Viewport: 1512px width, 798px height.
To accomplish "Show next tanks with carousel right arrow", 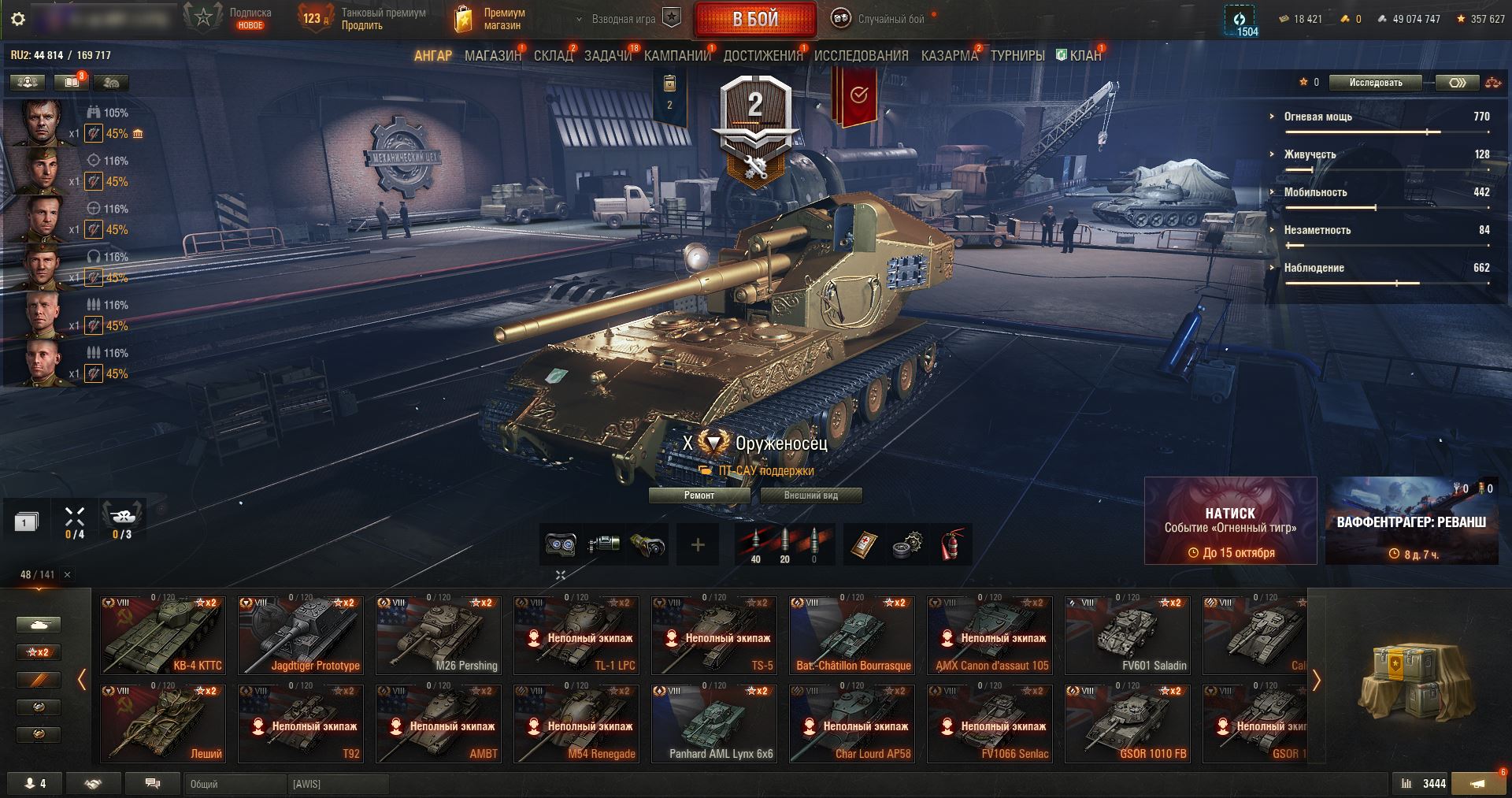I will coord(1316,680).
